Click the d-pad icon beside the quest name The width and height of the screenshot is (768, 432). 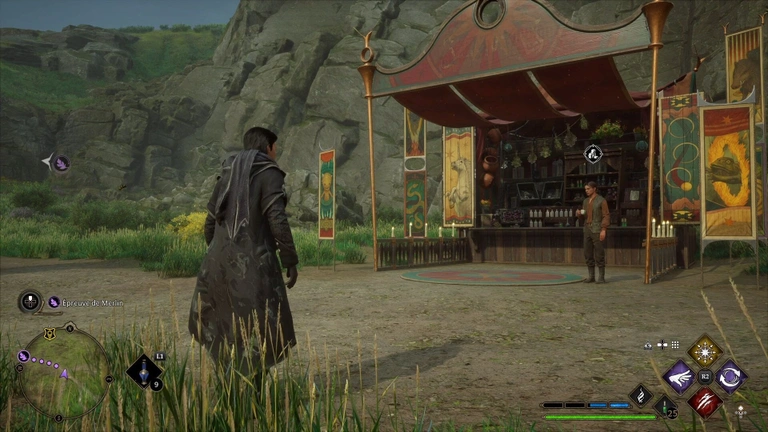pyautogui.click(x=30, y=301)
